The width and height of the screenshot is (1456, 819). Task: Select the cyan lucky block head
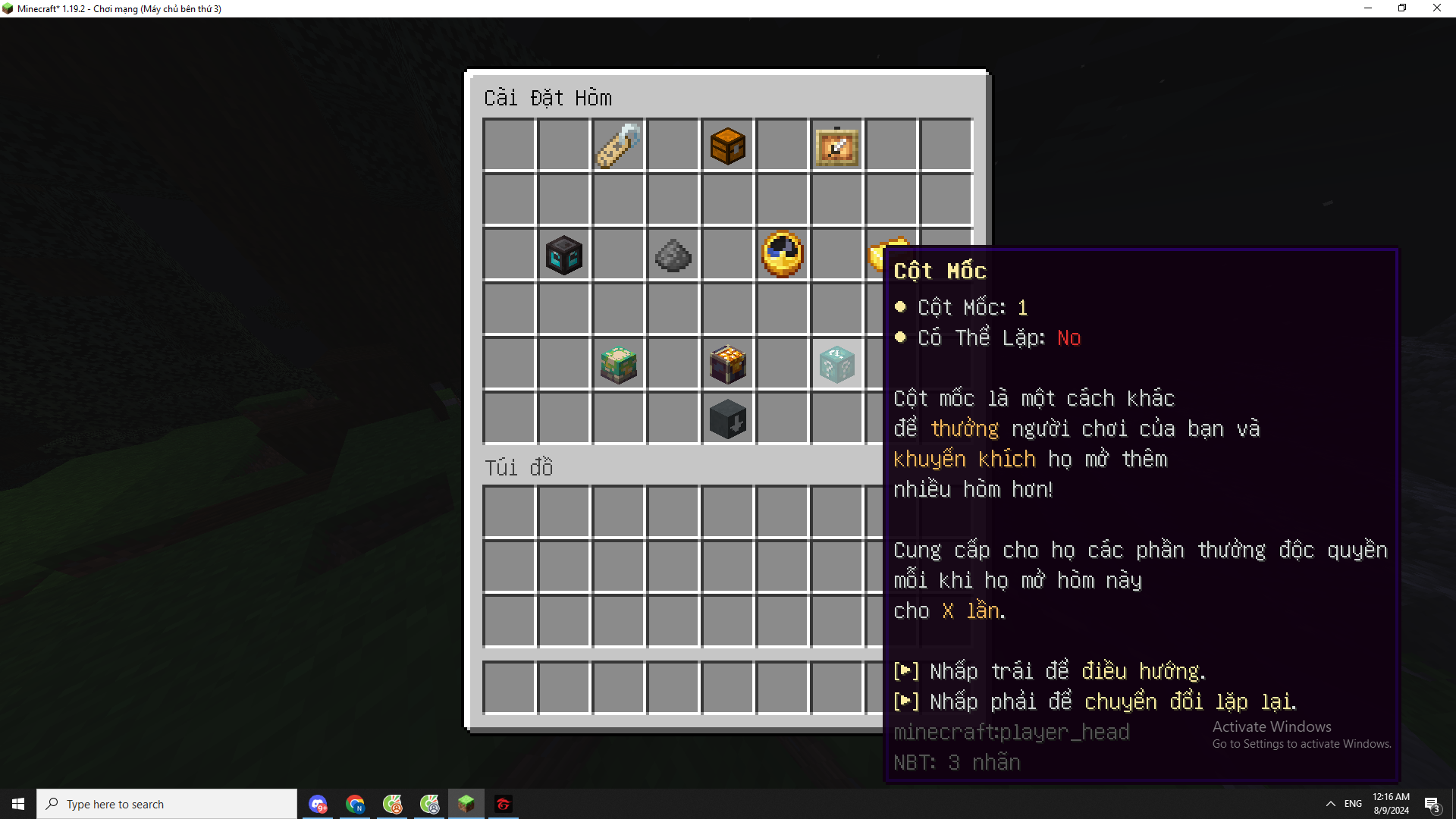836,364
